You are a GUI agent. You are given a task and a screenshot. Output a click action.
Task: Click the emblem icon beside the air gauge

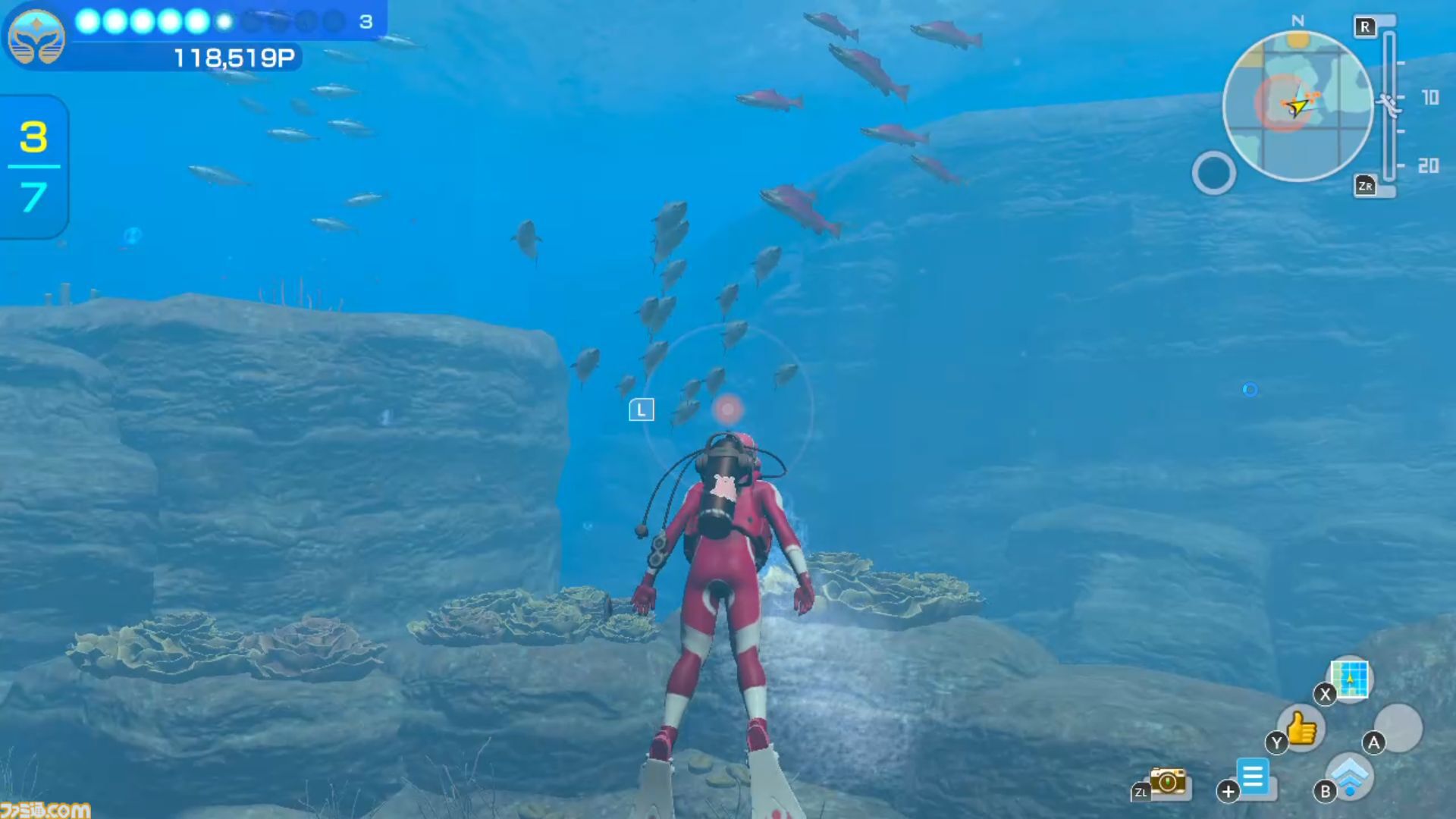(36, 36)
